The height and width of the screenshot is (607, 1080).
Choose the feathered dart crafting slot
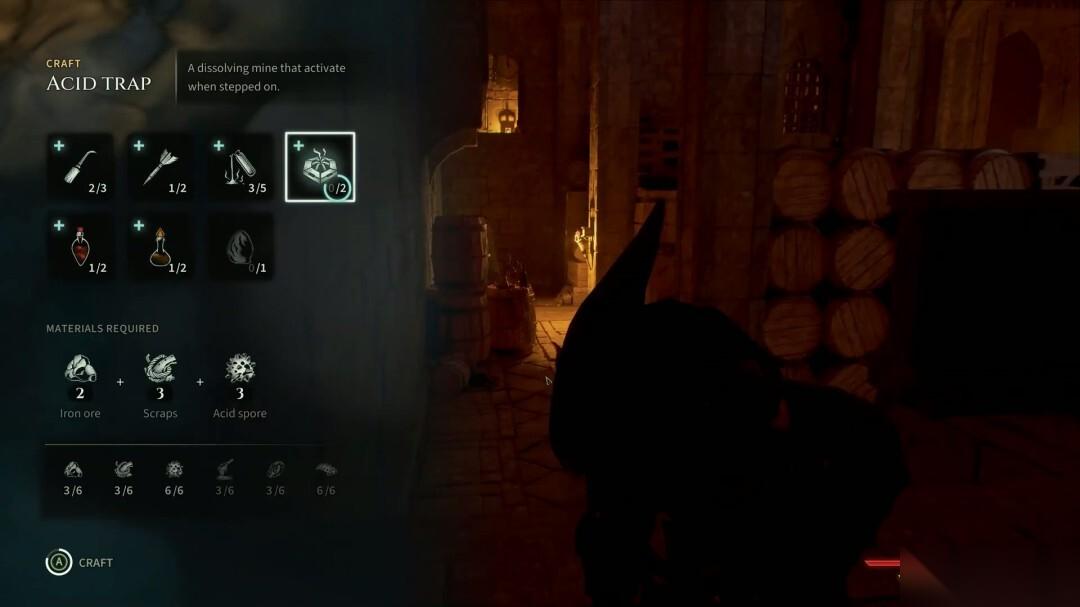[x=160, y=167]
